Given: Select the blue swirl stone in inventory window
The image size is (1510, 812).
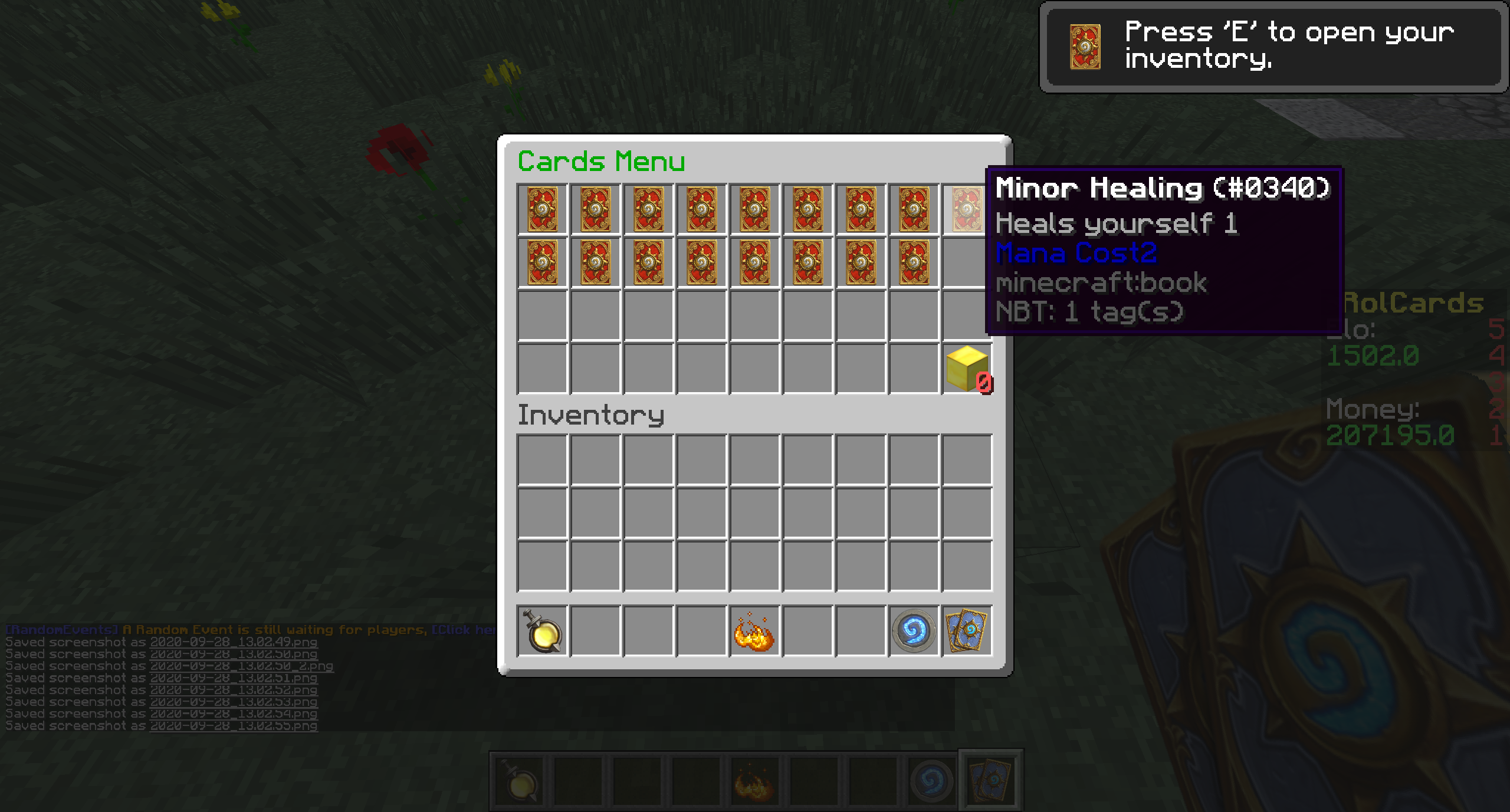Looking at the screenshot, I should click(x=914, y=631).
